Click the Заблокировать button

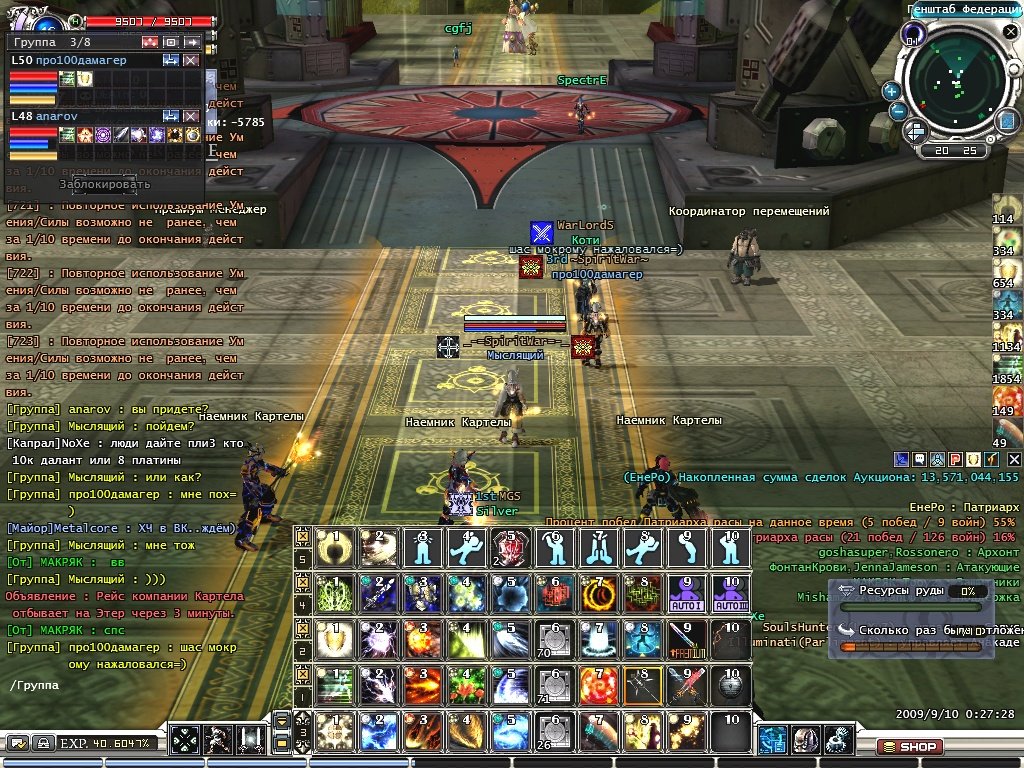[104, 184]
